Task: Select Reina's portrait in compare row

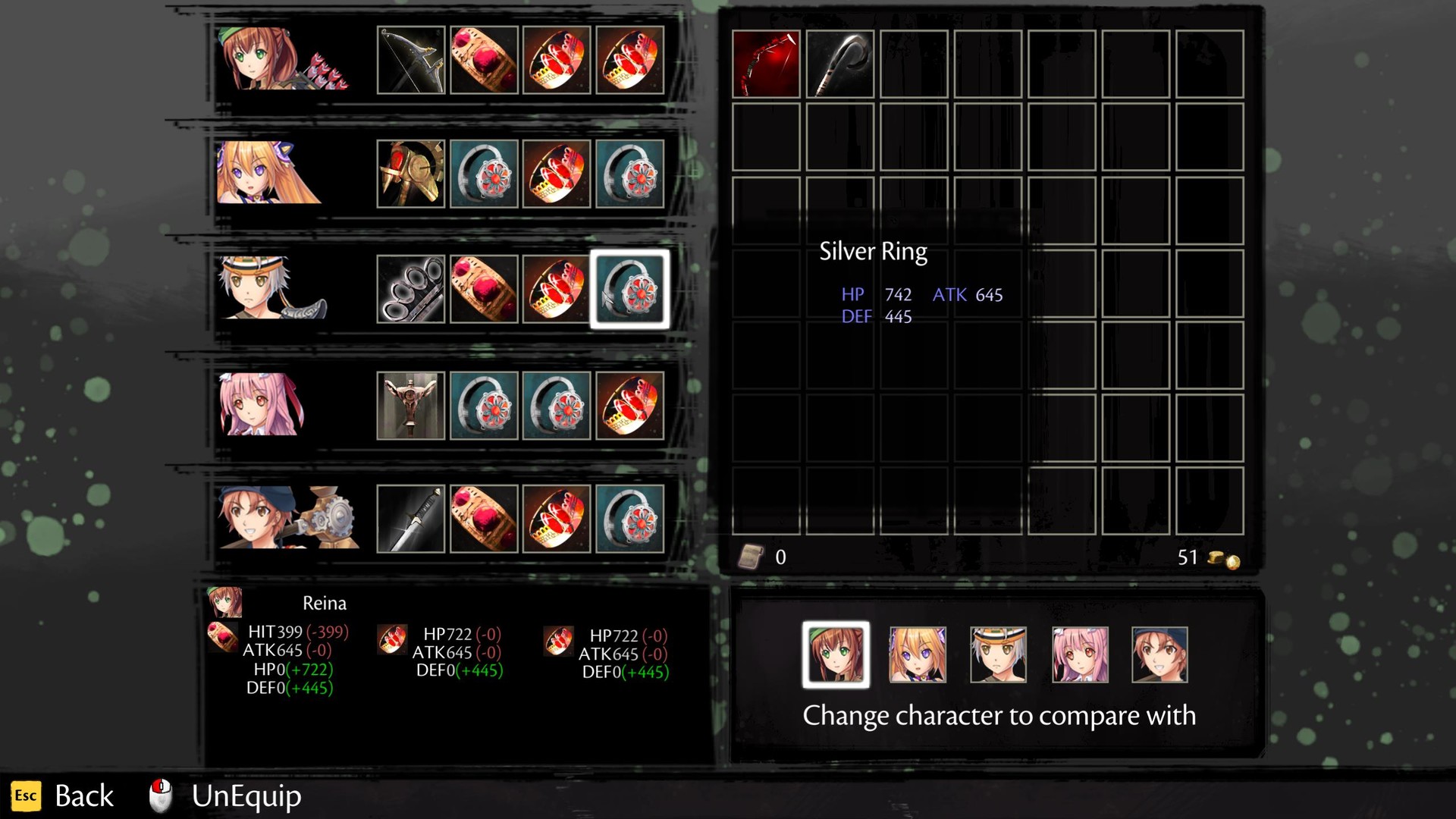Action: point(836,654)
